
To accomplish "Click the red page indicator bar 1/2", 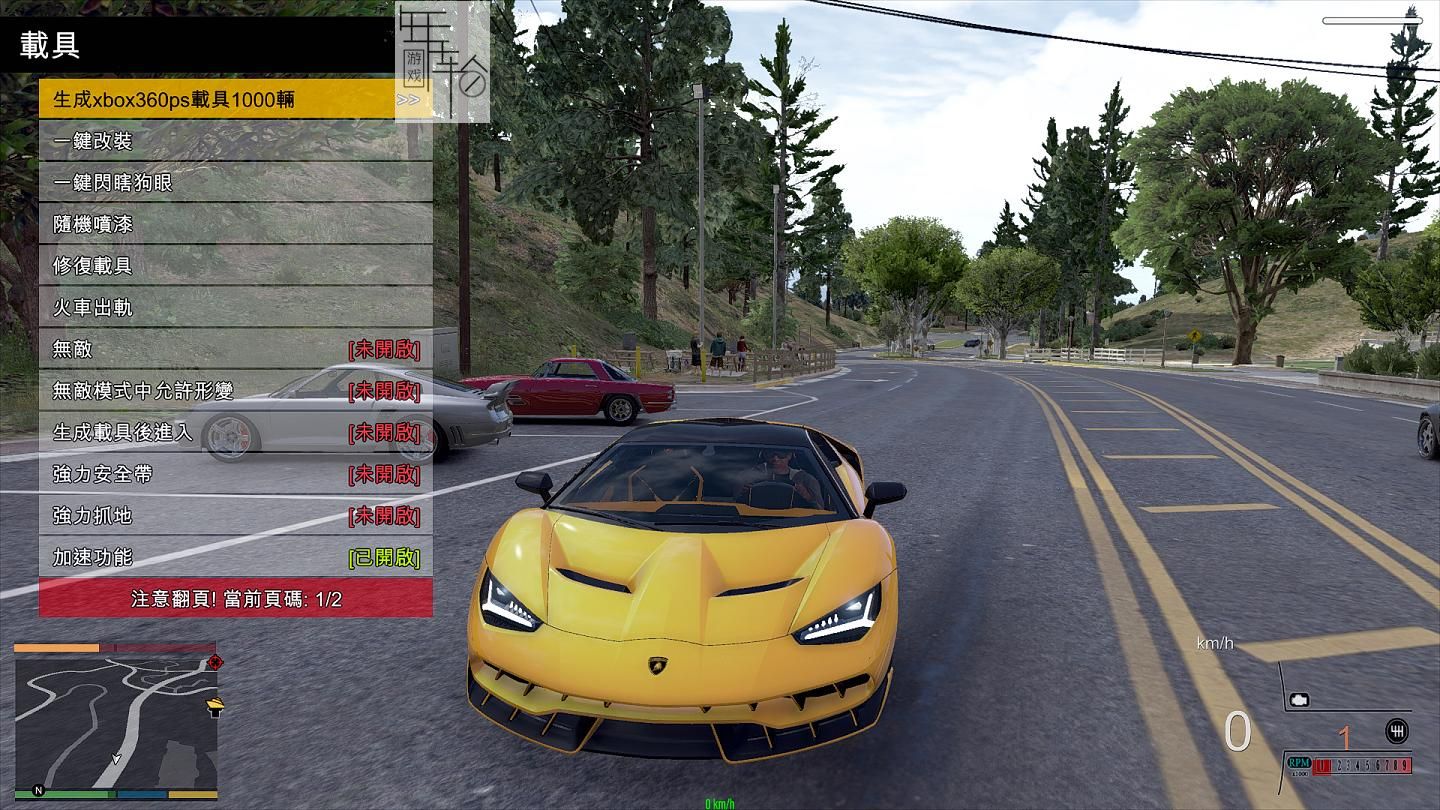I will [235, 598].
